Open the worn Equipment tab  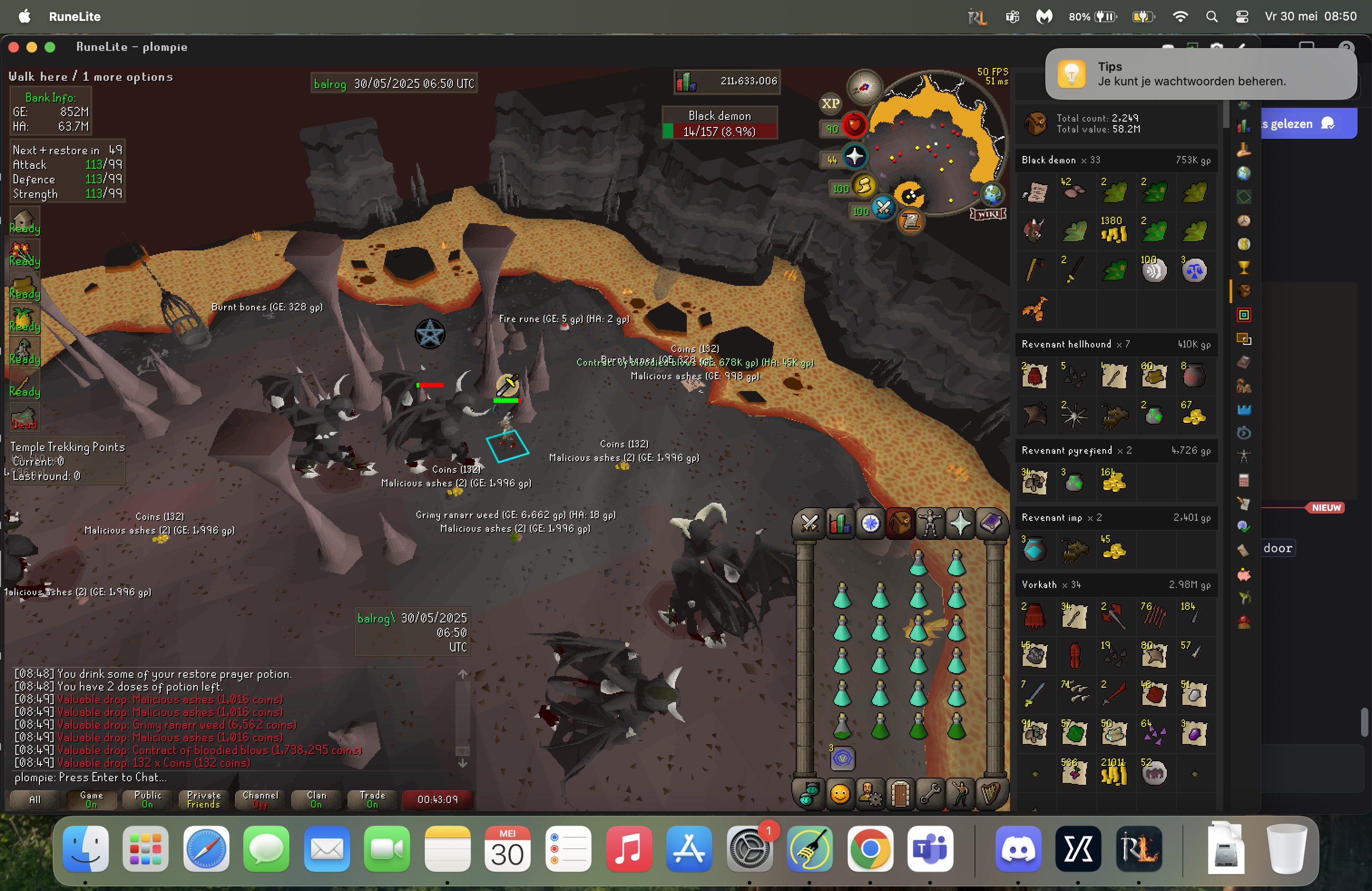point(930,524)
